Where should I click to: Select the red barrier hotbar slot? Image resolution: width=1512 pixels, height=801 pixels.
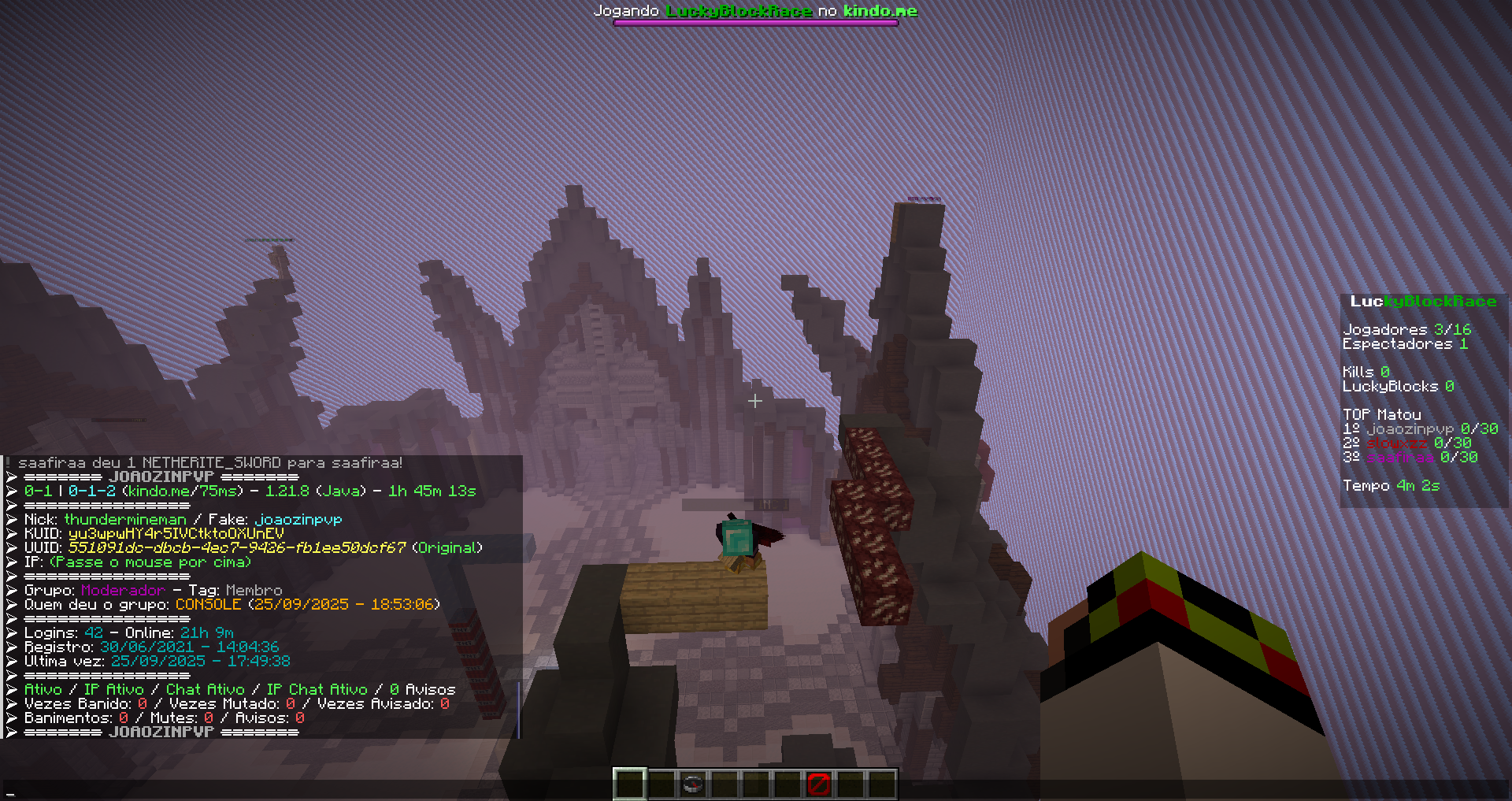pos(818,784)
